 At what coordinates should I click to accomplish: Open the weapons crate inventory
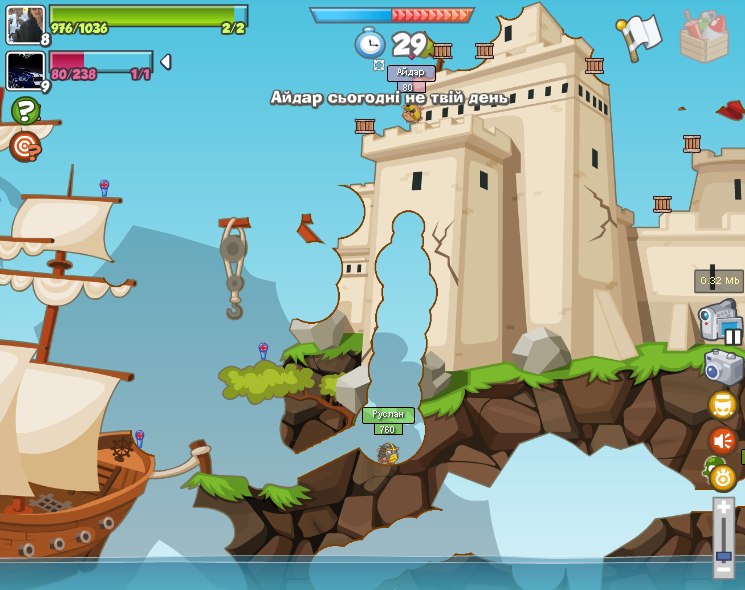(x=703, y=37)
